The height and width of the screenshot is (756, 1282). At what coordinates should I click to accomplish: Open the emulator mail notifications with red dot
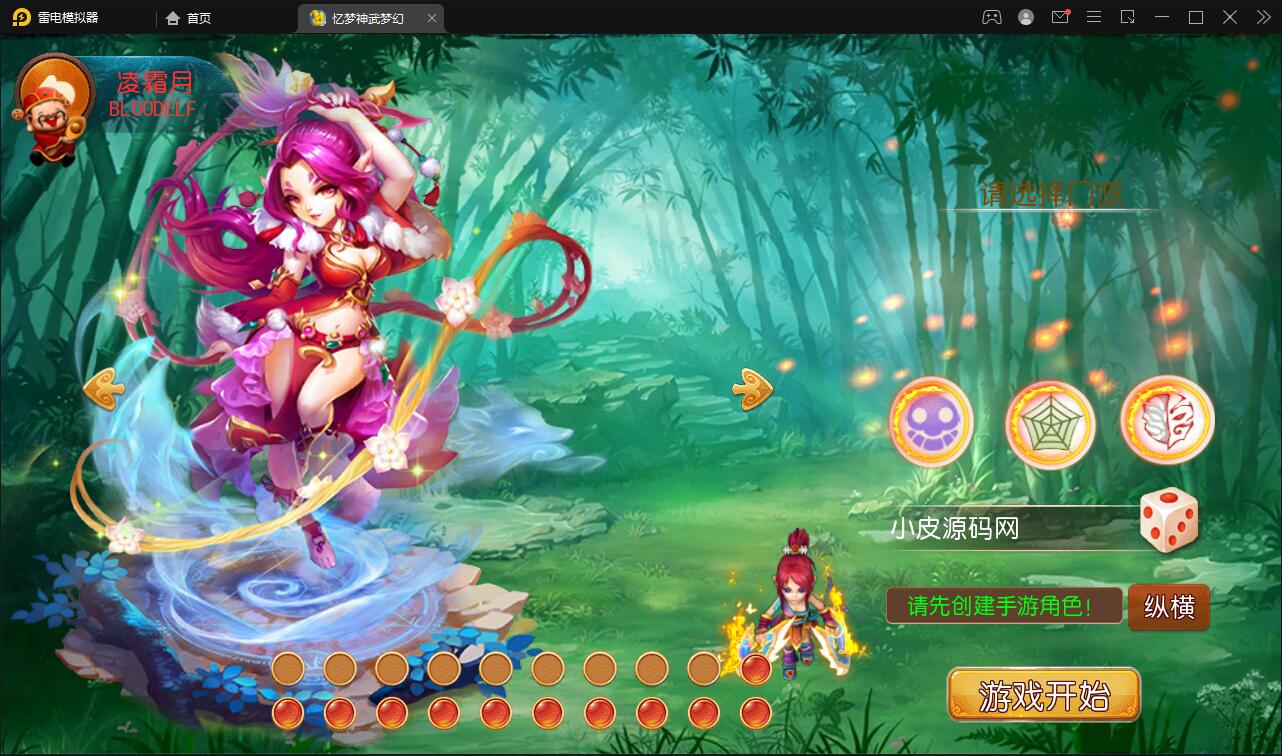point(1061,17)
